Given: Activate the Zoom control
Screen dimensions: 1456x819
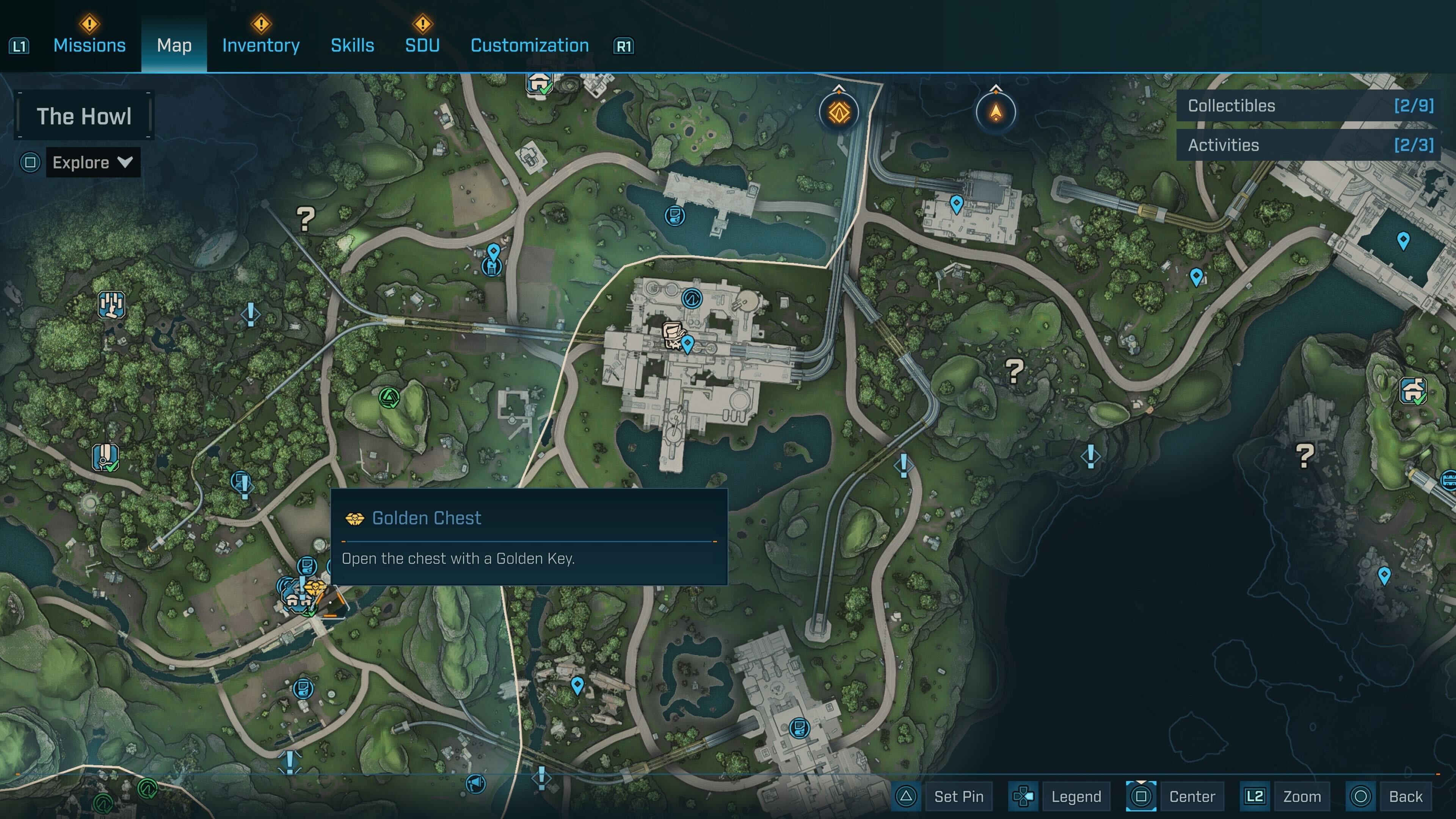Looking at the screenshot, I should [1301, 796].
